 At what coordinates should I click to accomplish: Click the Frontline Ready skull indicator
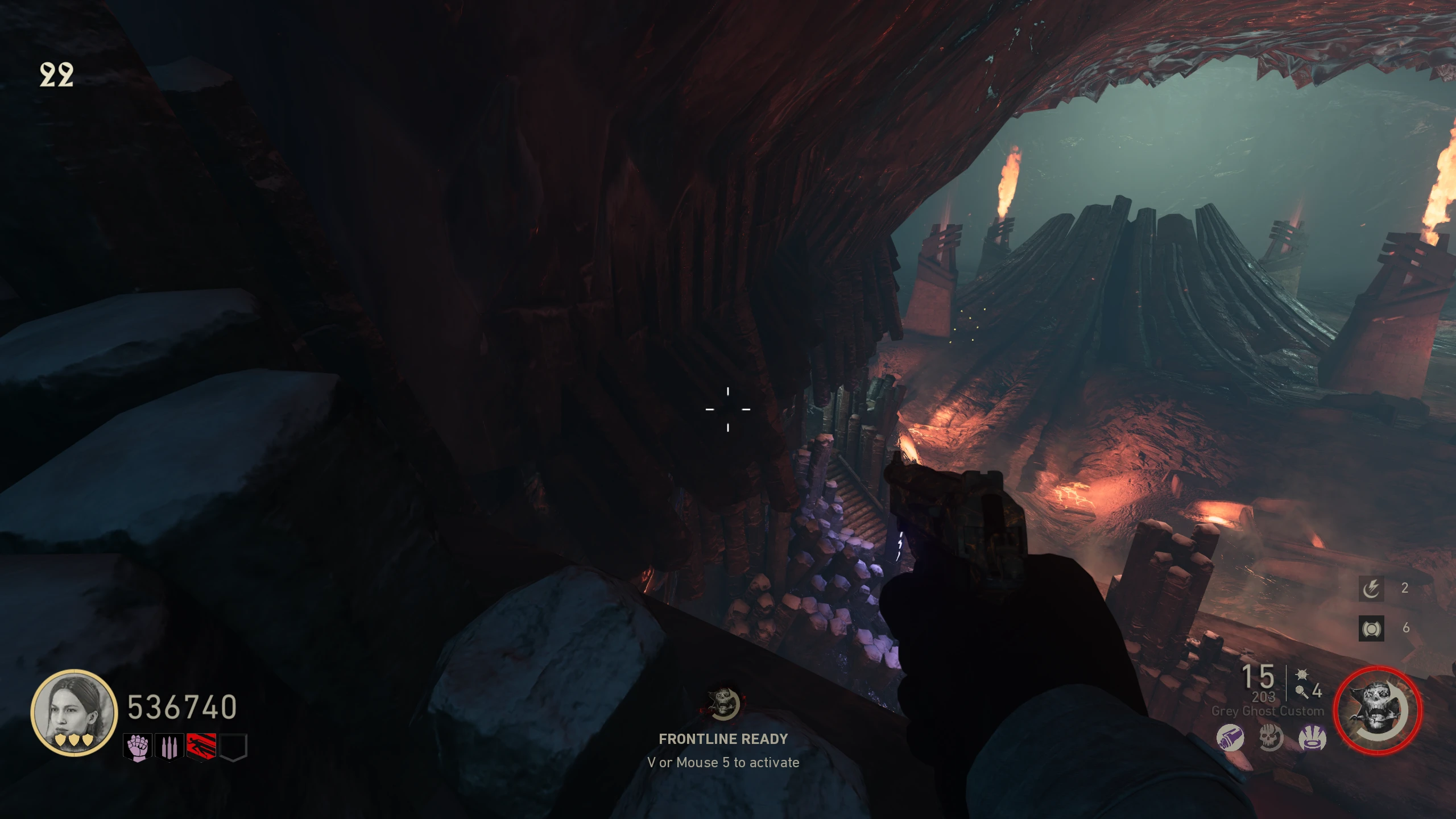(723, 702)
